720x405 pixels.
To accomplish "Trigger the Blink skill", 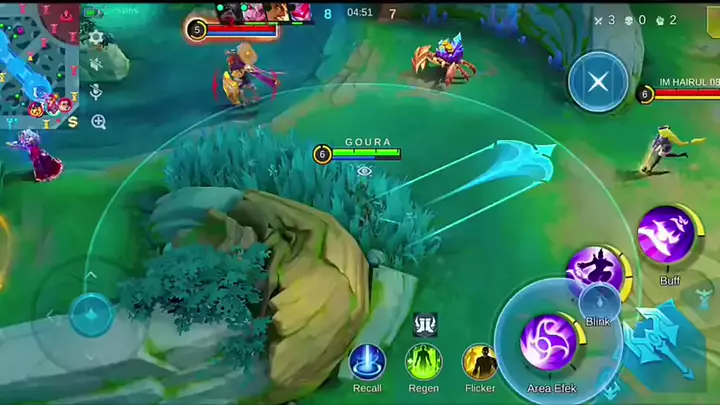I will [x=596, y=273].
